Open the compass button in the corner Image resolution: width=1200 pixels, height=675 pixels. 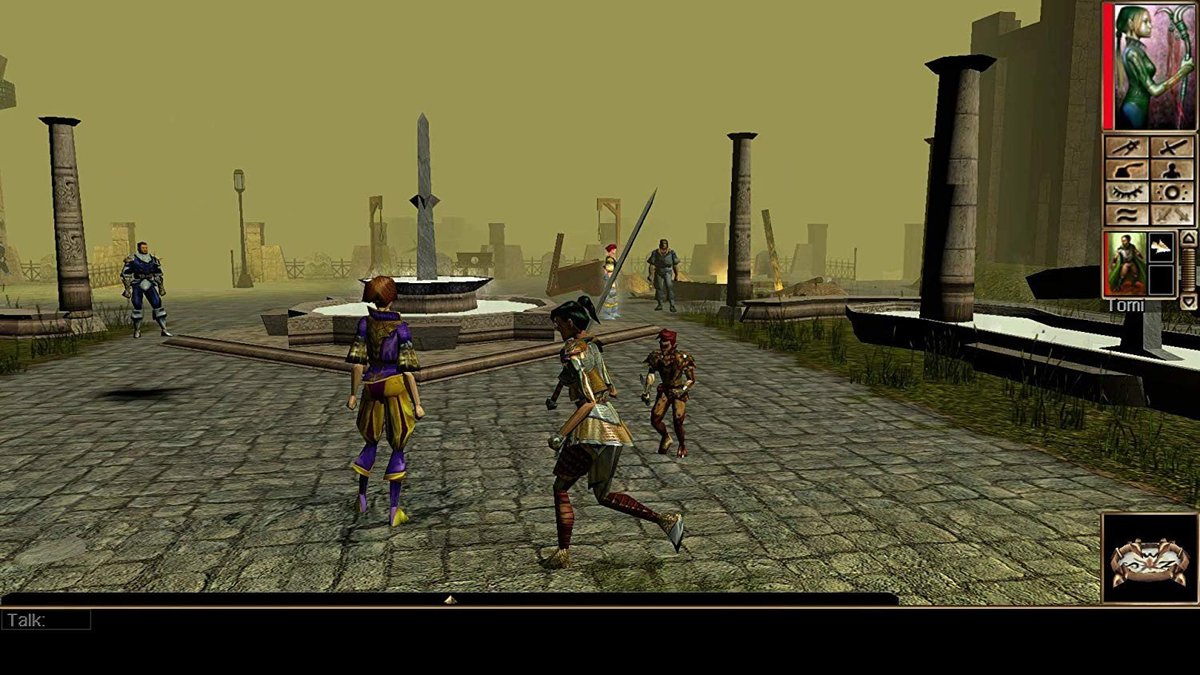point(1149,557)
